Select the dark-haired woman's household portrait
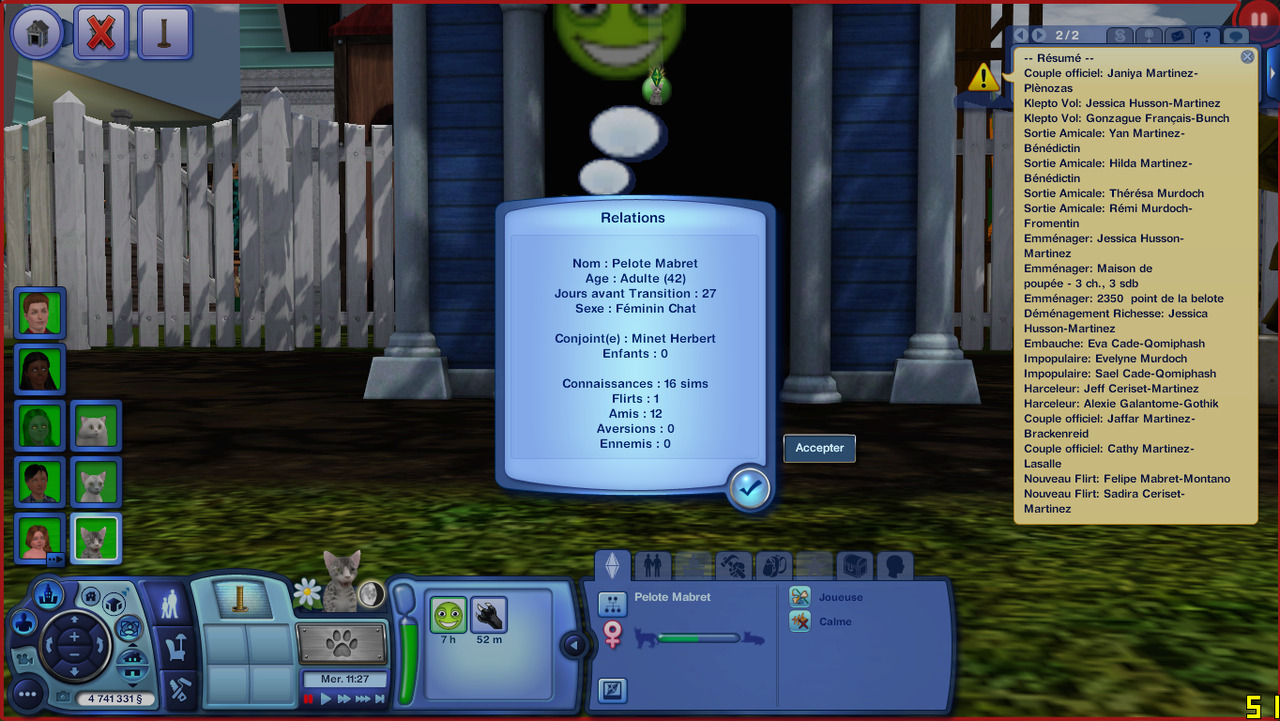Screen dimensions: 1280x721 pos(41,370)
